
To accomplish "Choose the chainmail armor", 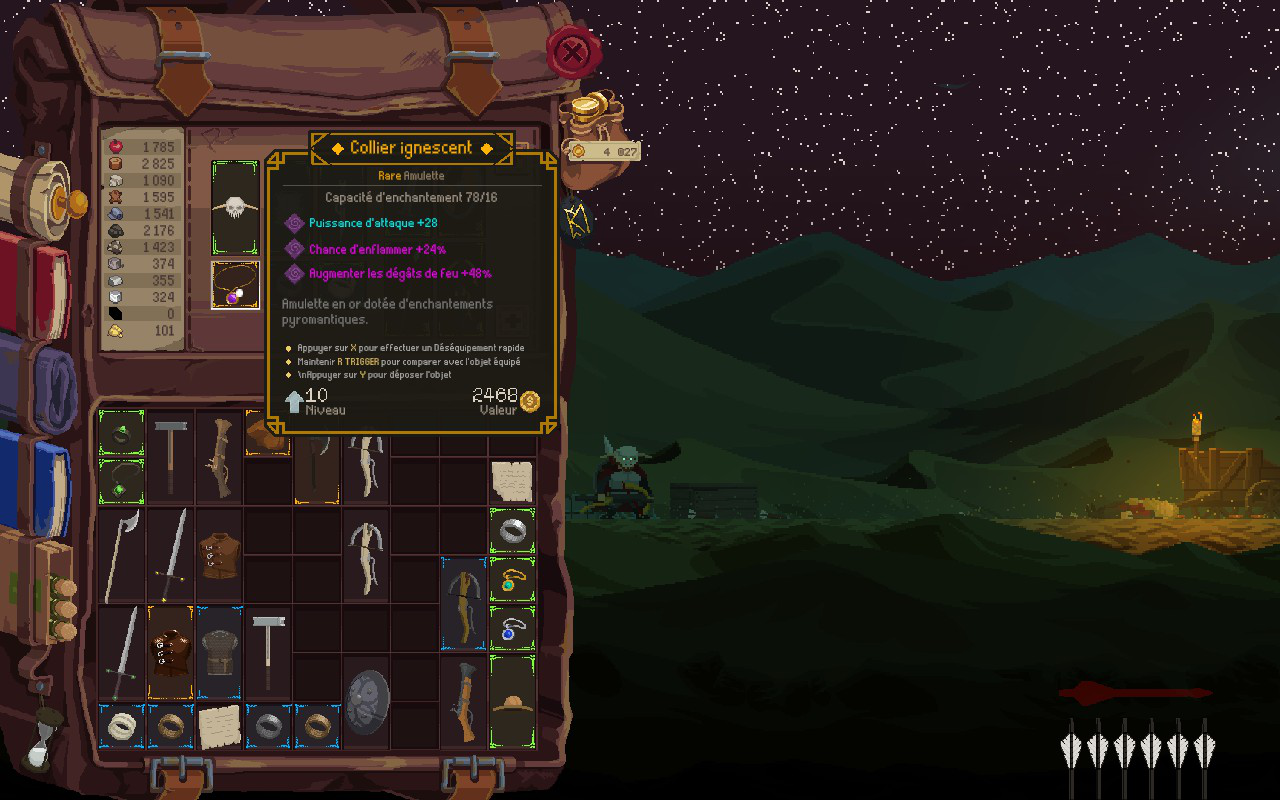I will (x=219, y=653).
